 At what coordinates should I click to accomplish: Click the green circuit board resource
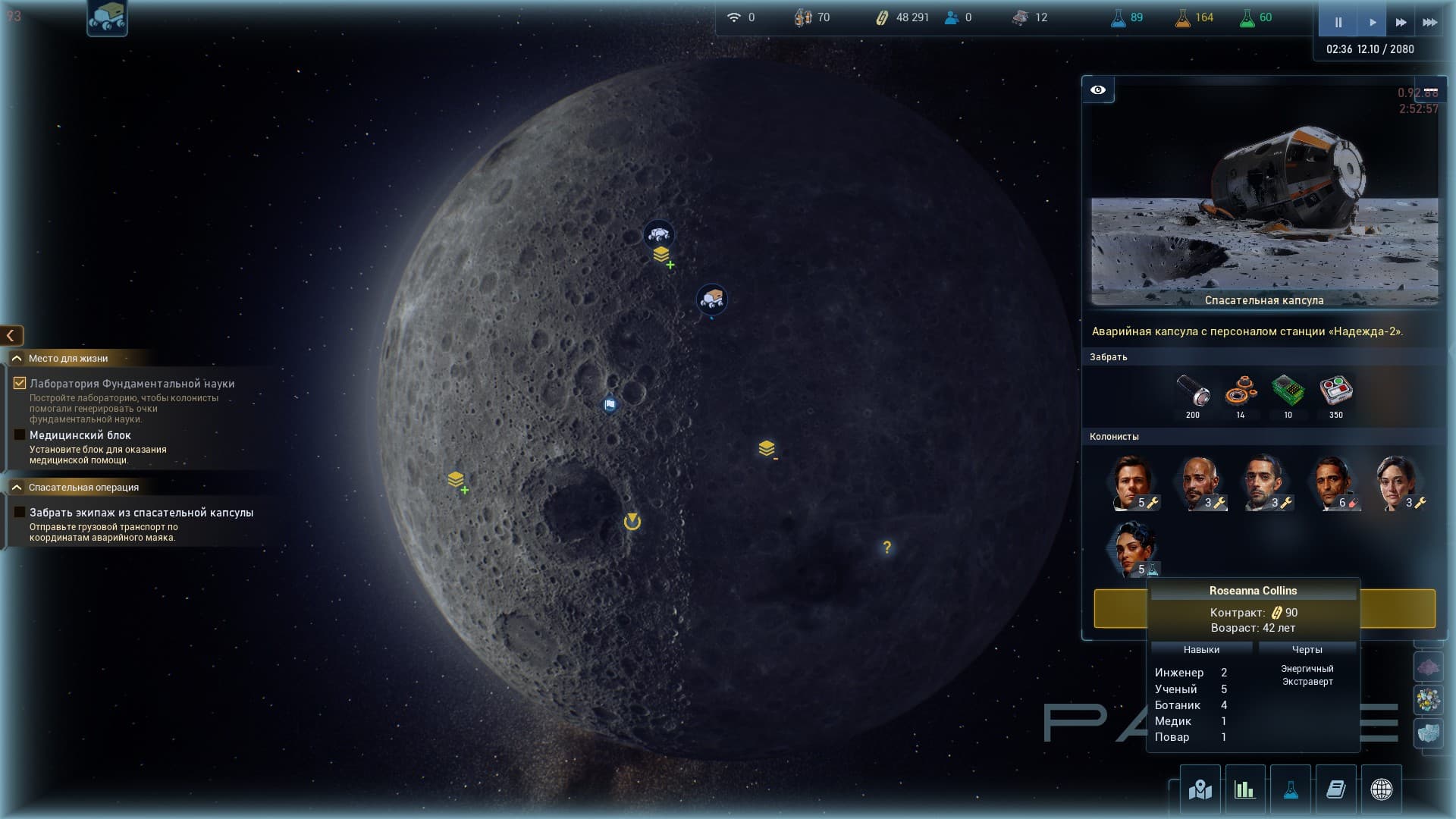point(1288,391)
